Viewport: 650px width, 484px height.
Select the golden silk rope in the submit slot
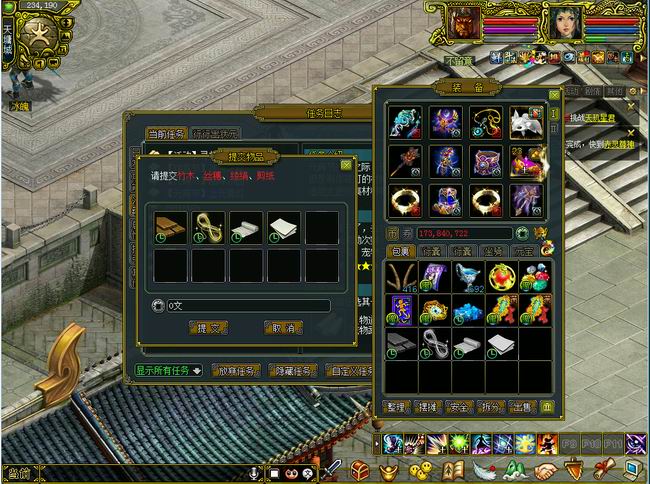[209, 228]
